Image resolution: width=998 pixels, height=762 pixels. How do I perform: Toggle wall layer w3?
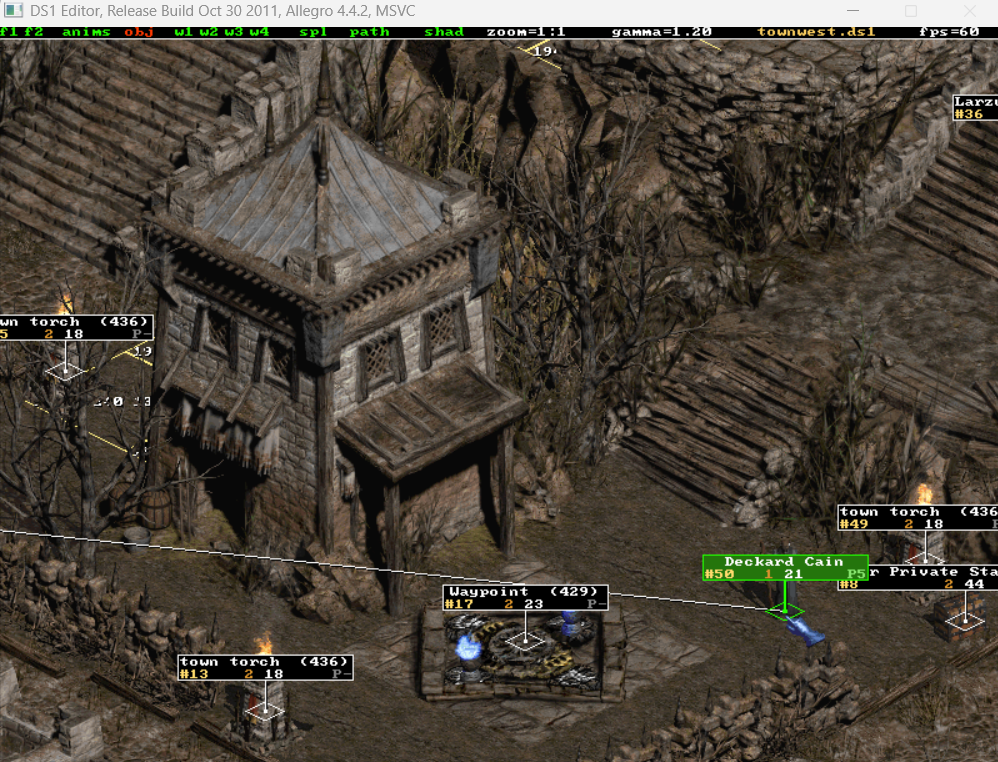click(x=233, y=32)
